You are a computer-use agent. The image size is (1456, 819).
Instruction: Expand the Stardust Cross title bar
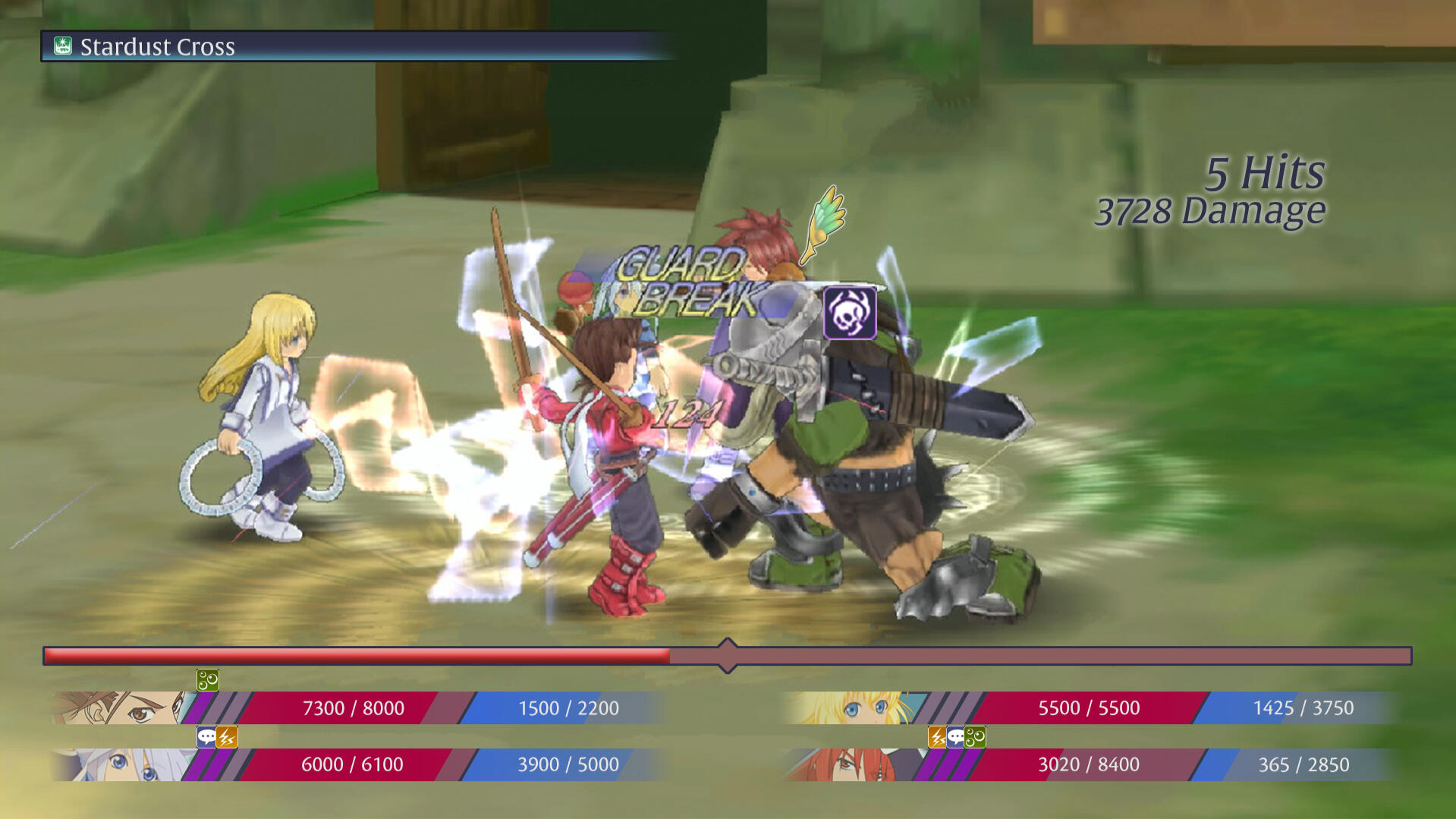point(357,46)
